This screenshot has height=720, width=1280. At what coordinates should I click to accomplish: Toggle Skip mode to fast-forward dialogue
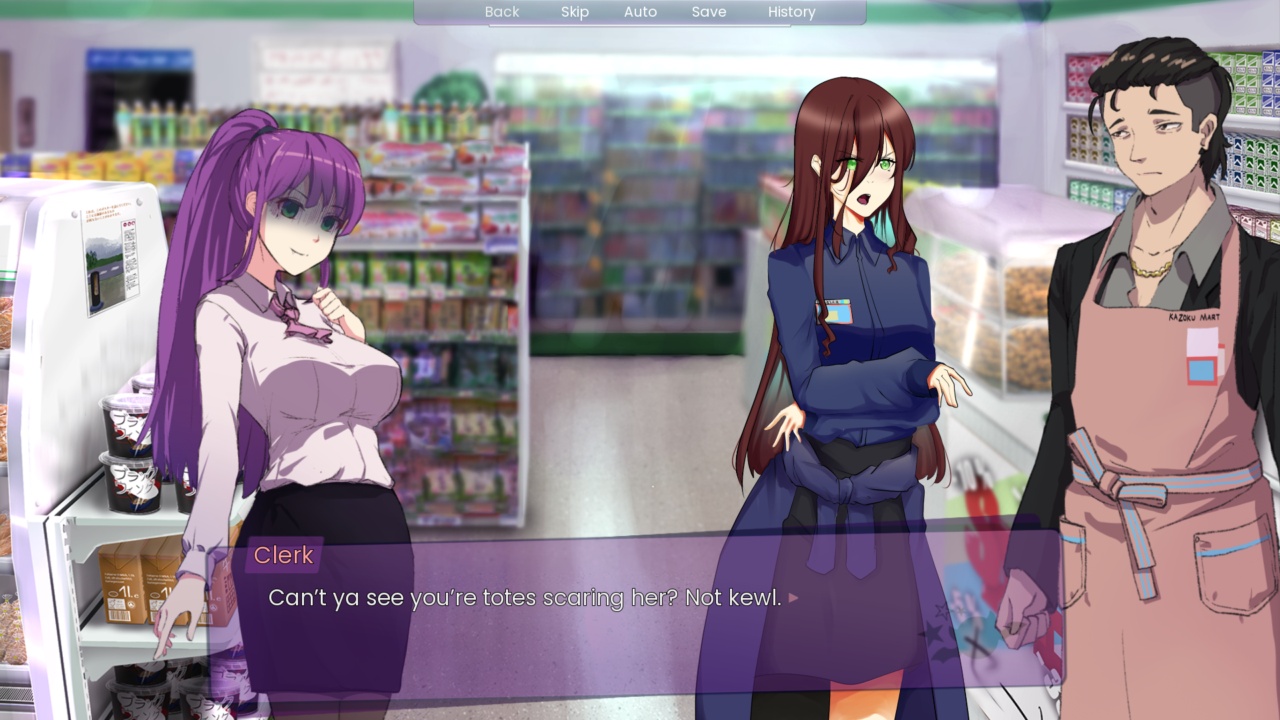tap(575, 11)
